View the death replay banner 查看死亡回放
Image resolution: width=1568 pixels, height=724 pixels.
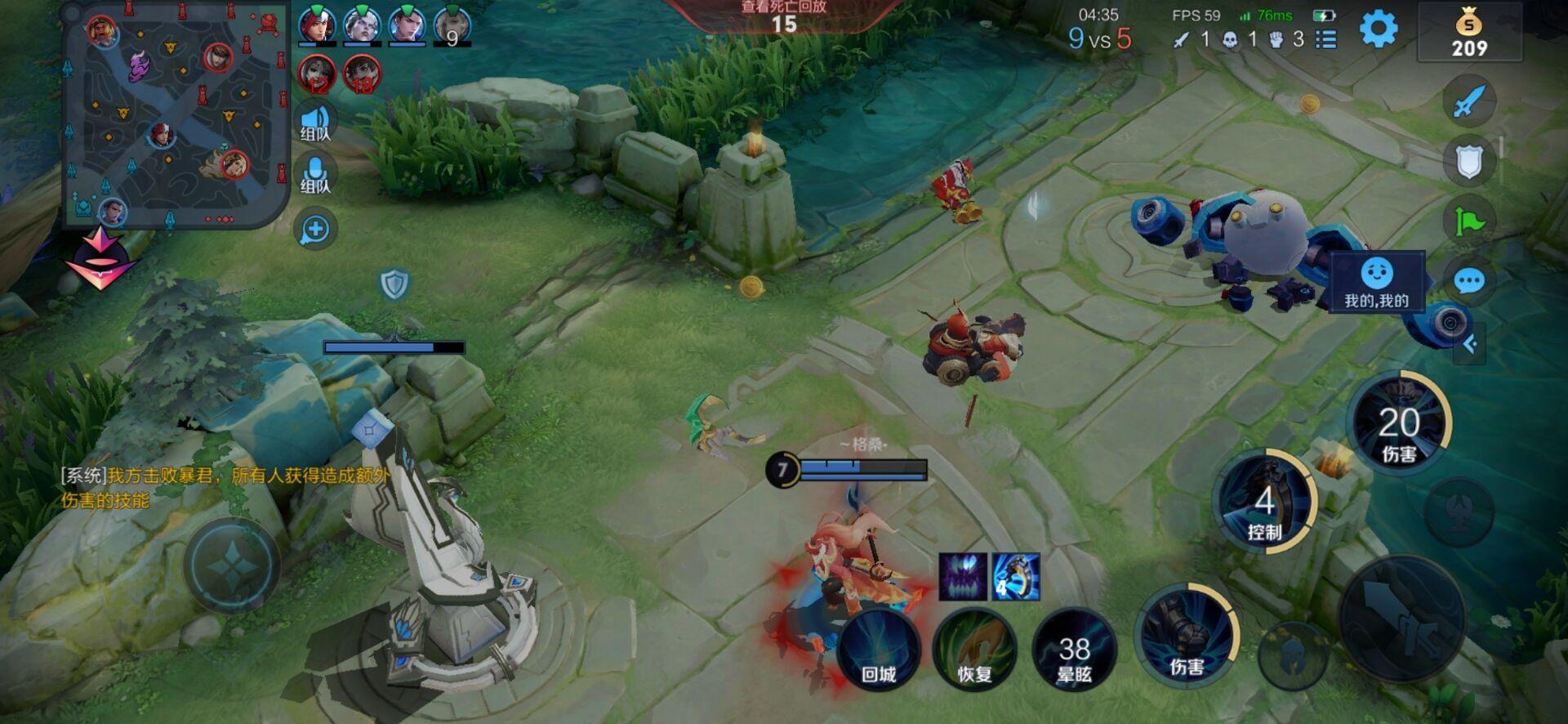pos(783,16)
